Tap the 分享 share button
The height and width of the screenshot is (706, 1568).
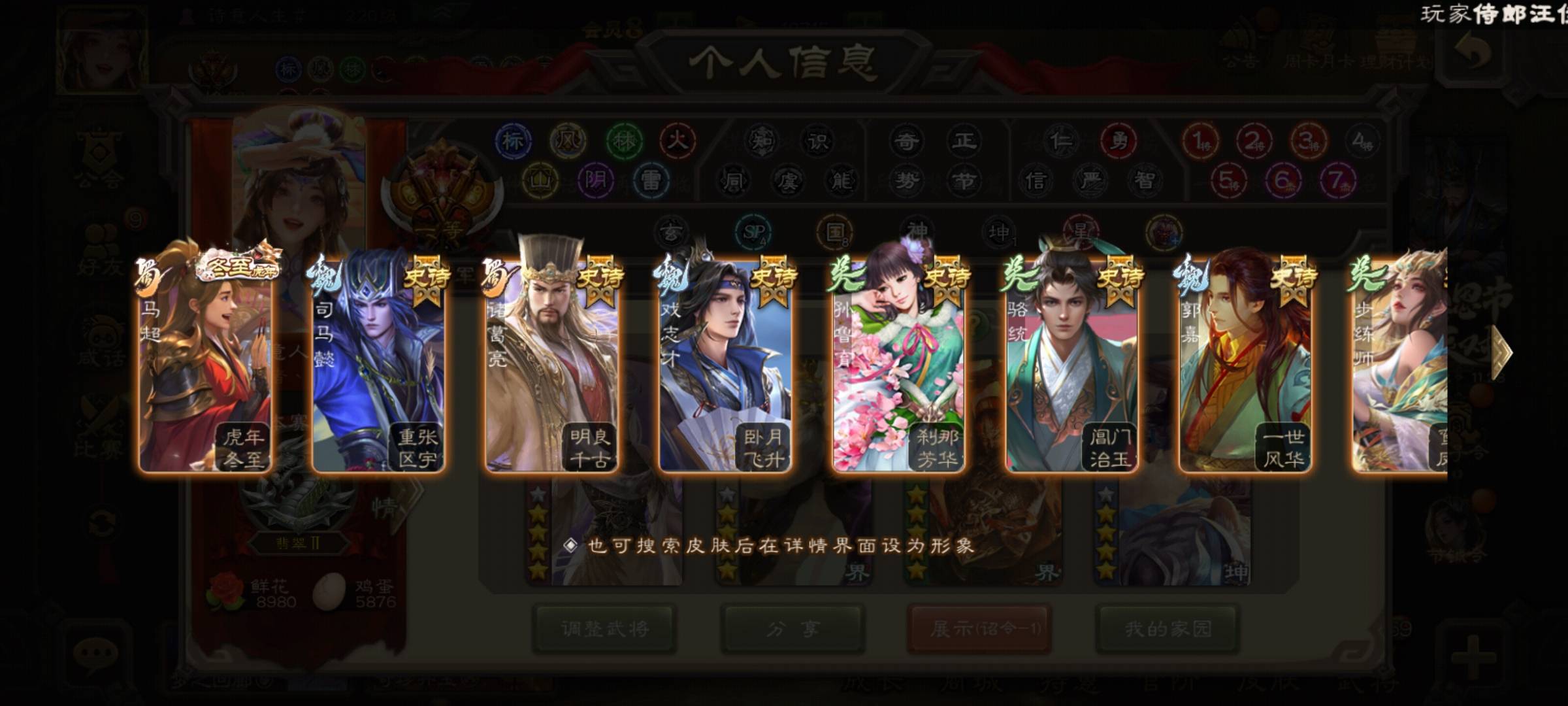click(793, 629)
